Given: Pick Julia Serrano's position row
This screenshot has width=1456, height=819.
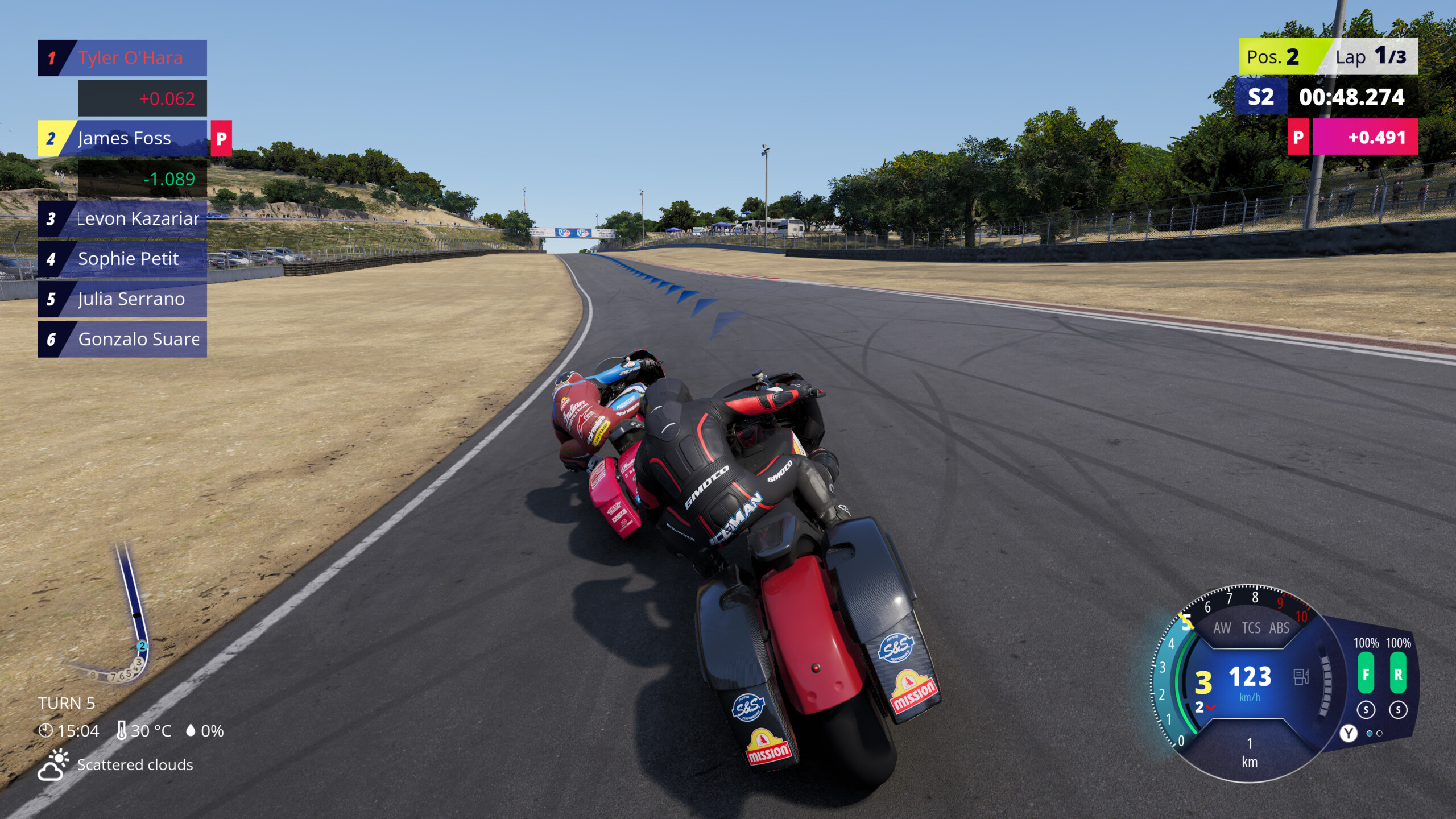Looking at the screenshot, I should click(x=122, y=299).
